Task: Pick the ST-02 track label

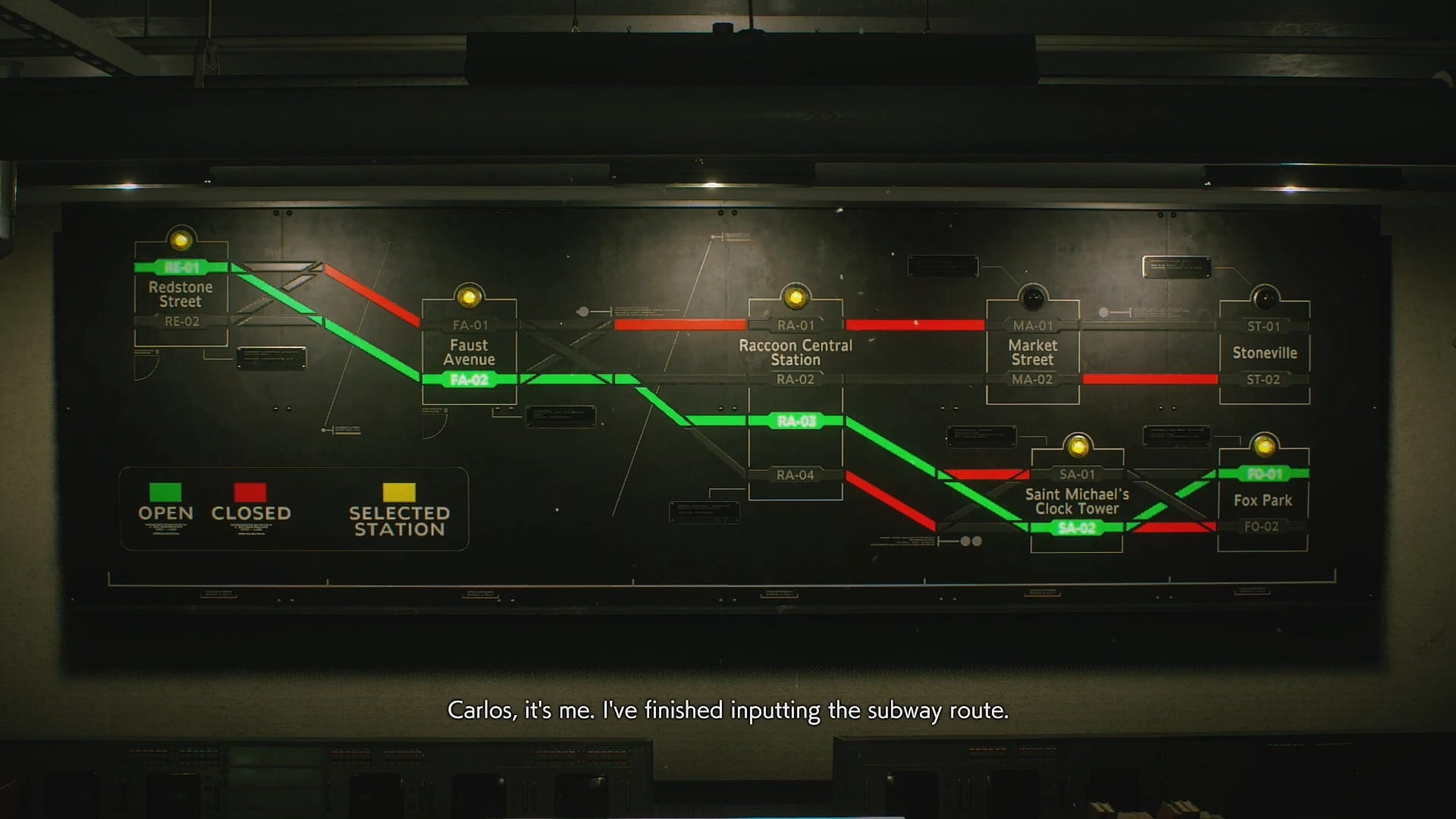Action: pos(1263,379)
